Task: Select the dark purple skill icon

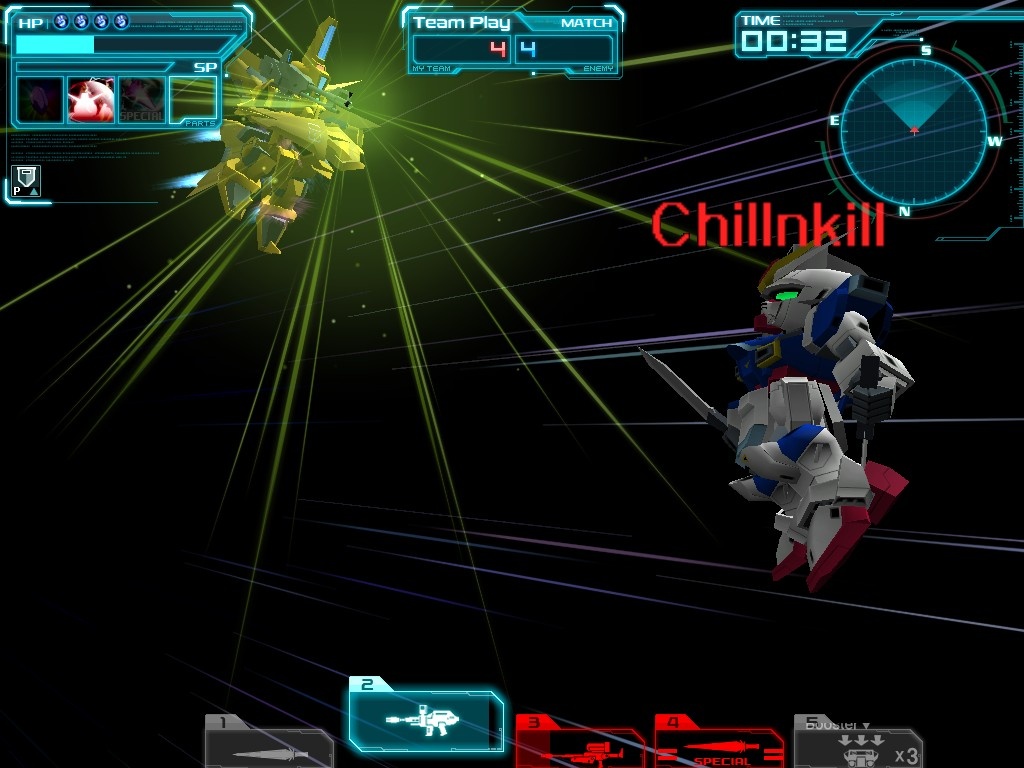Action: [x=40, y=100]
